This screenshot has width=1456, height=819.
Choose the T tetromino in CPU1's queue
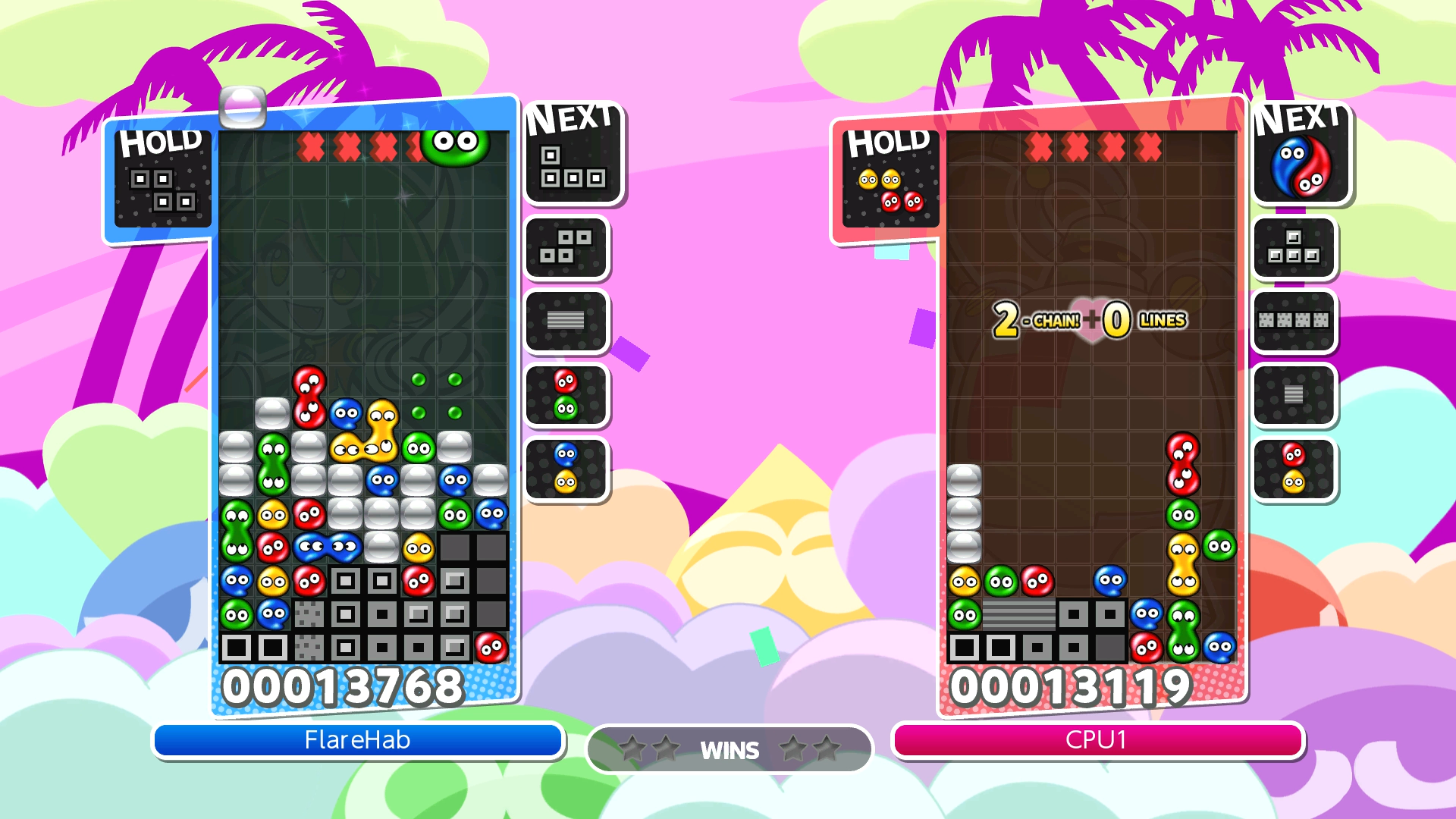(x=1294, y=247)
